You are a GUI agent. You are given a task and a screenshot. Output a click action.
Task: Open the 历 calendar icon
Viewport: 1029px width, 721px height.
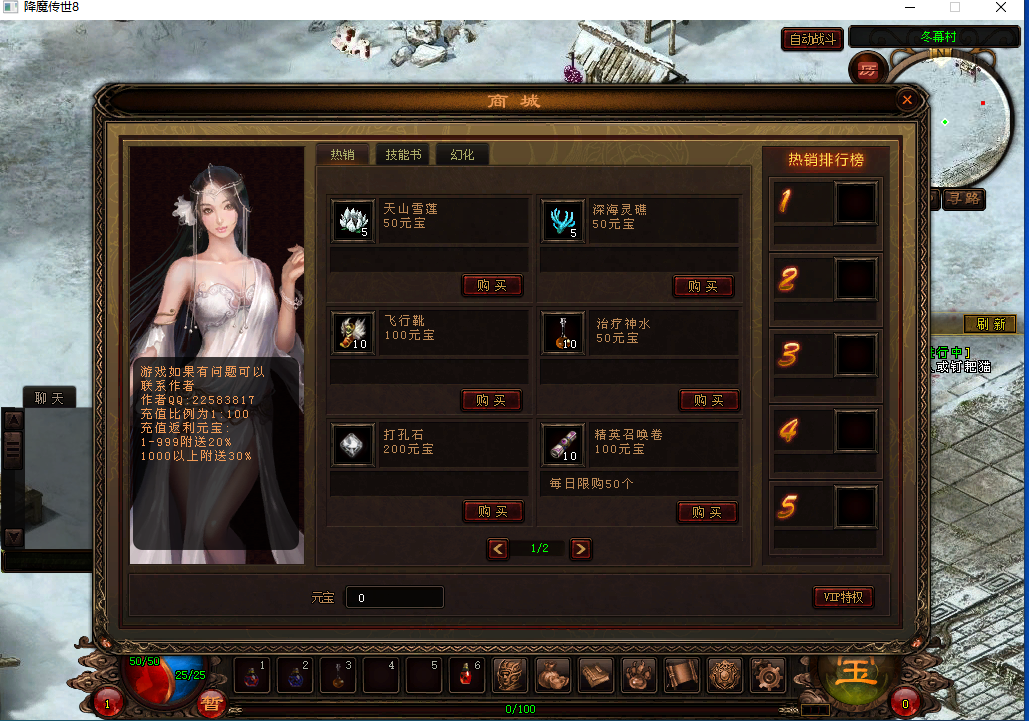pos(867,70)
